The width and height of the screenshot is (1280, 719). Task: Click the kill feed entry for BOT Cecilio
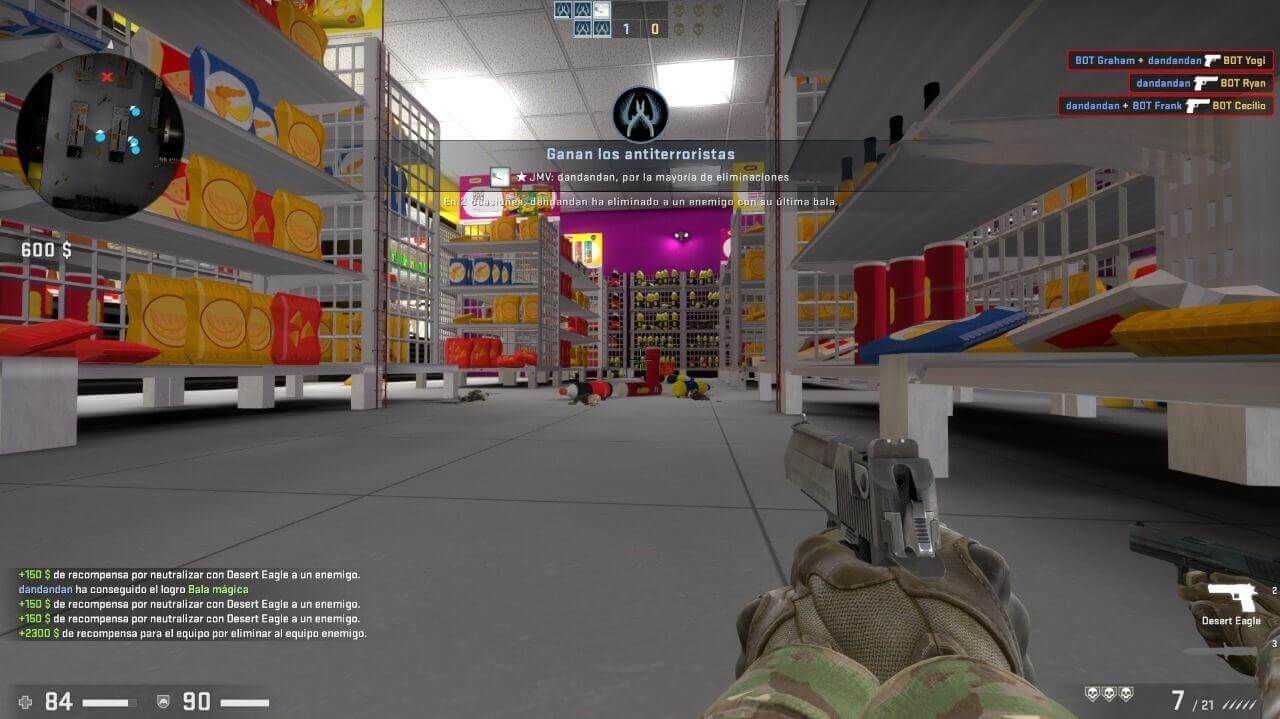click(x=1165, y=105)
